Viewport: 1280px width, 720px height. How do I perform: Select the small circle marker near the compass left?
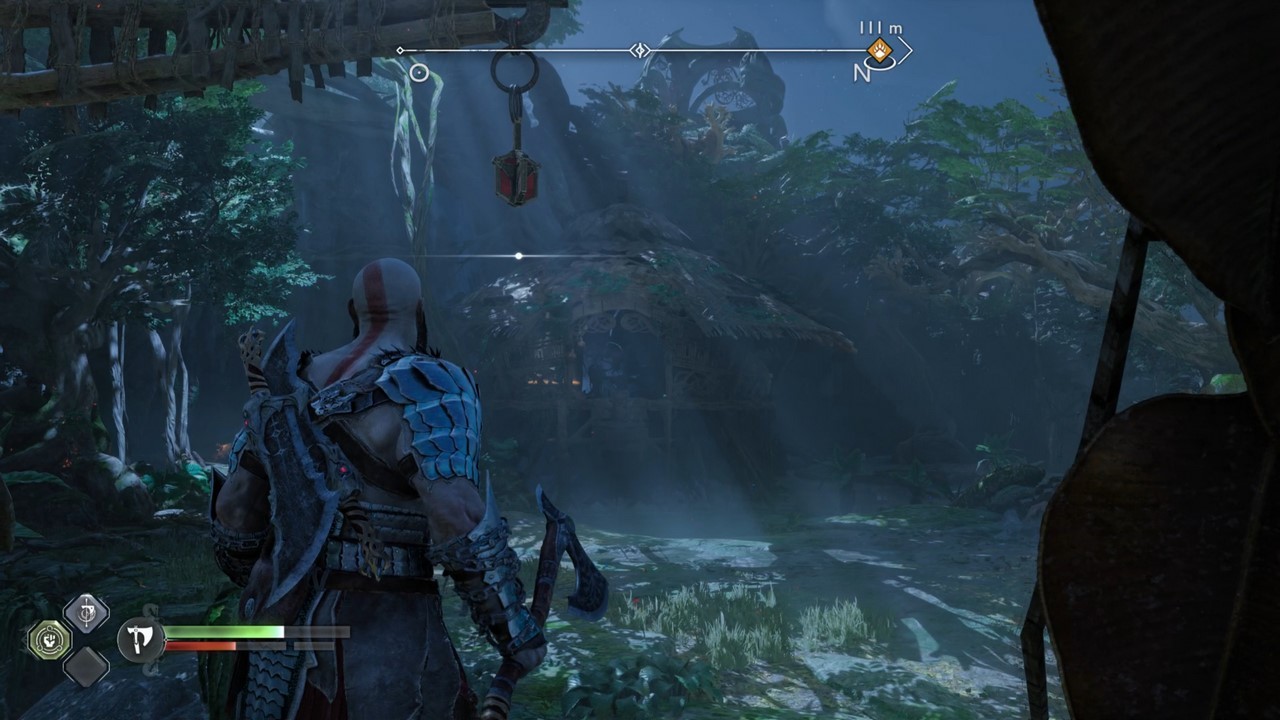418,72
